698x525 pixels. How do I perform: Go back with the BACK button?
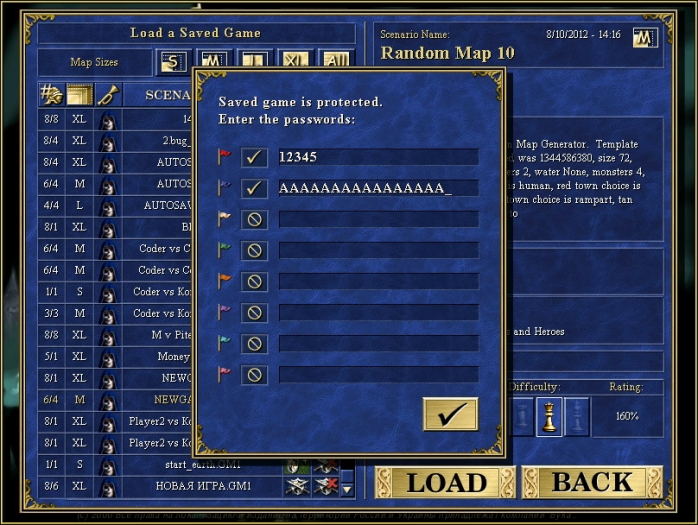click(592, 483)
